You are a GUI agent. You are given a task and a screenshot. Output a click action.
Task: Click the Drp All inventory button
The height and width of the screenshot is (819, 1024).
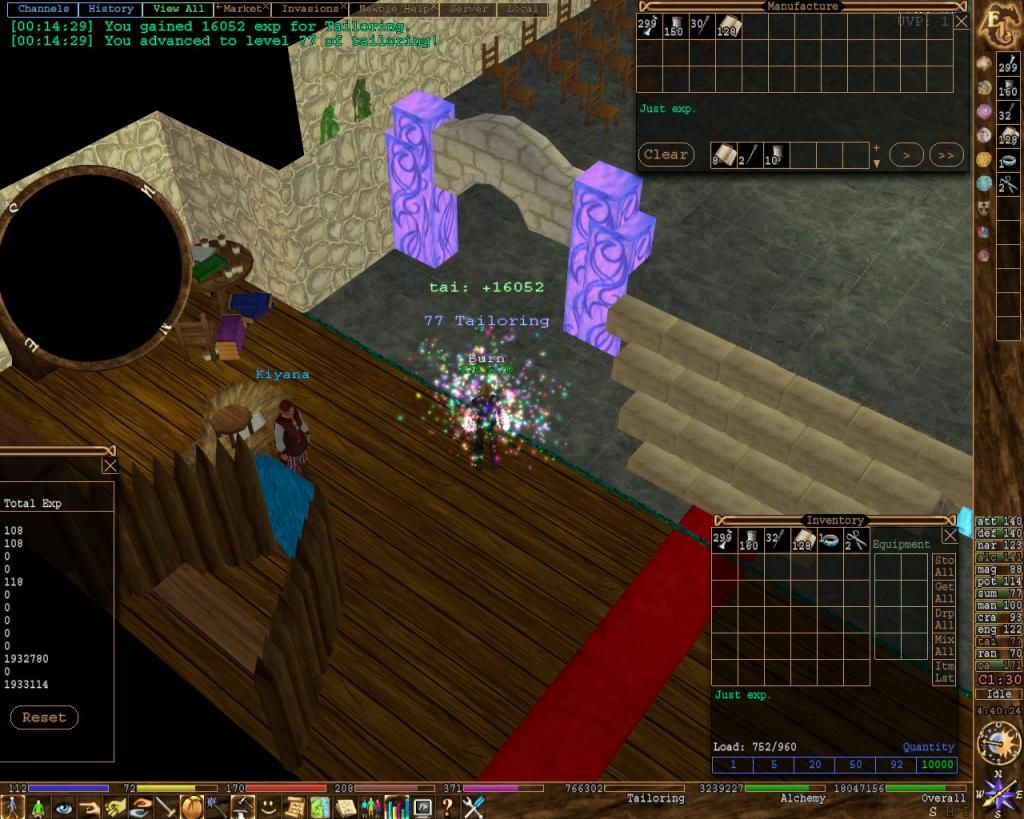coord(944,618)
